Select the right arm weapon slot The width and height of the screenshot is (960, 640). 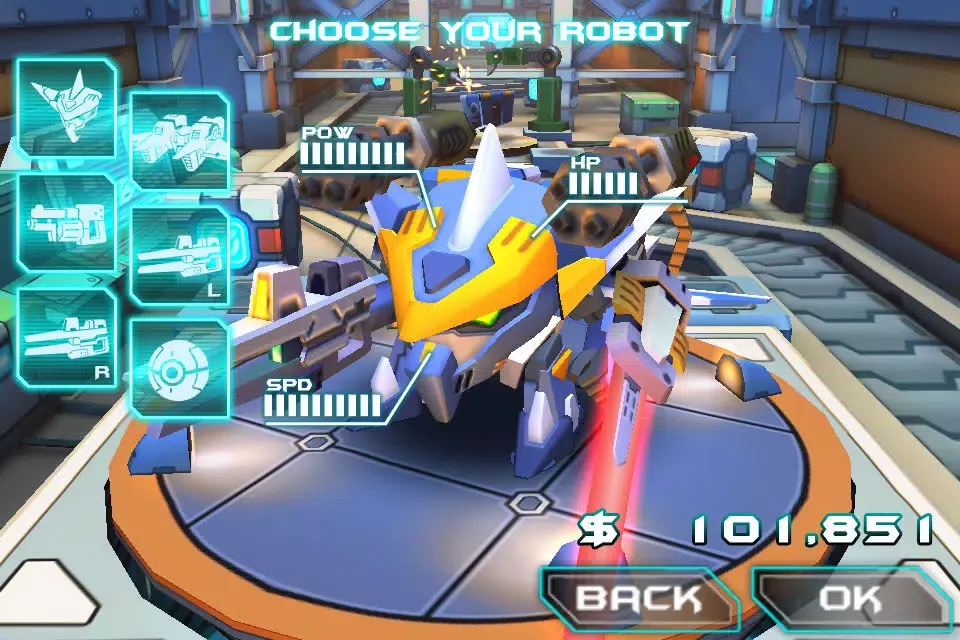point(65,336)
